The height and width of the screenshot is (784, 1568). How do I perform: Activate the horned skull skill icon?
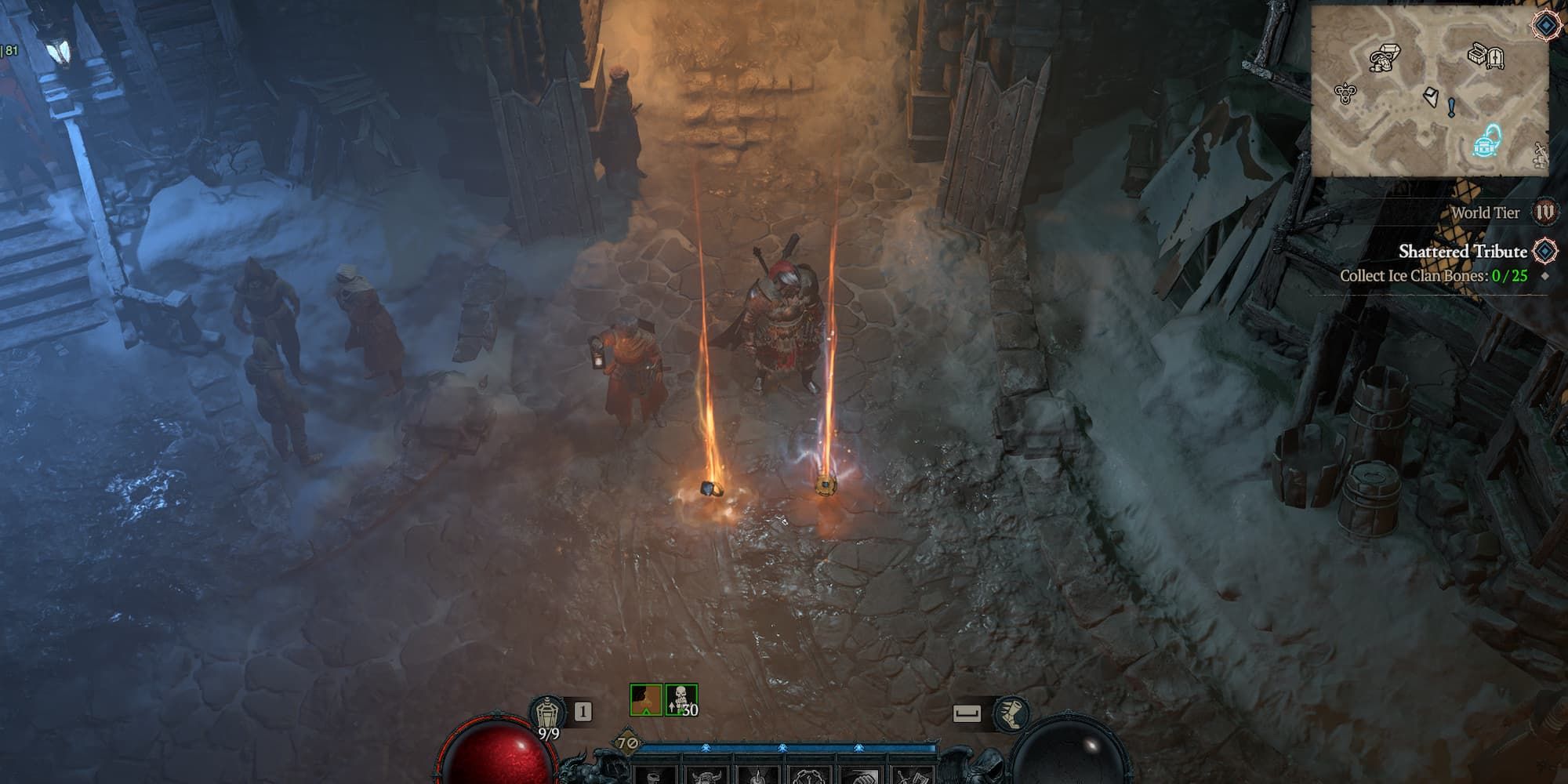click(706, 778)
